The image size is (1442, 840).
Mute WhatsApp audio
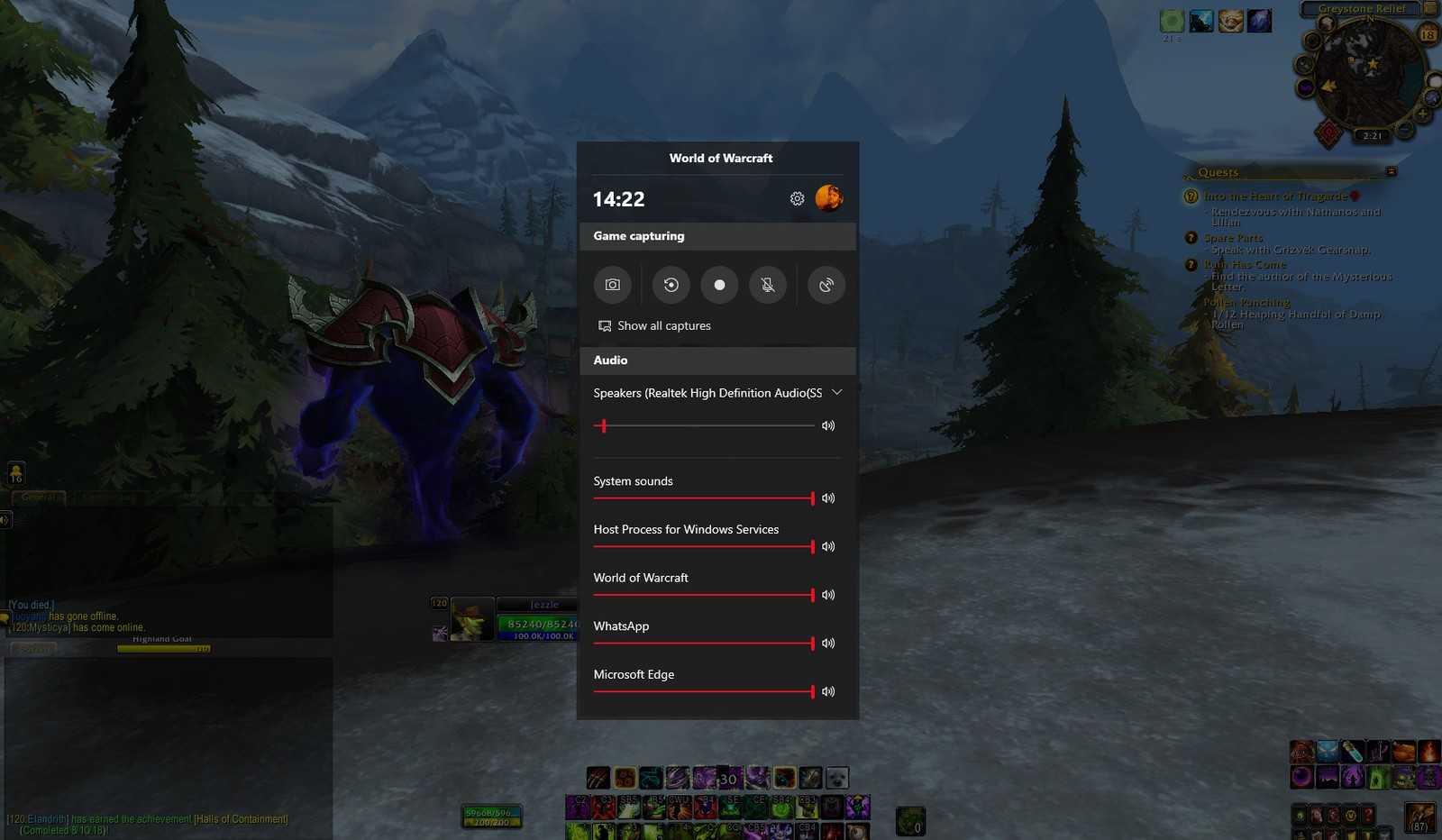(828, 644)
